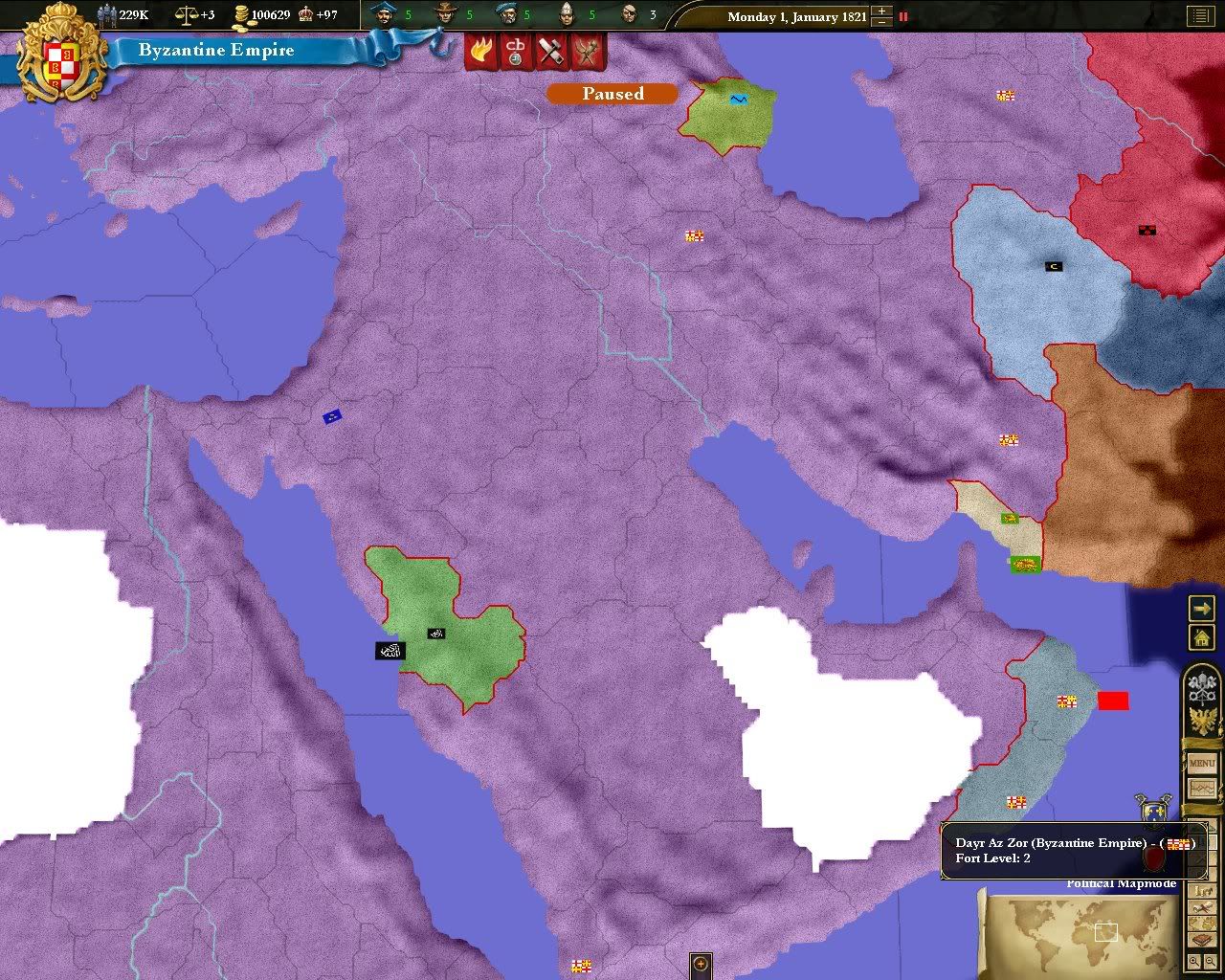Open the message log icon in the top-right corner

(x=1201, y=15)
